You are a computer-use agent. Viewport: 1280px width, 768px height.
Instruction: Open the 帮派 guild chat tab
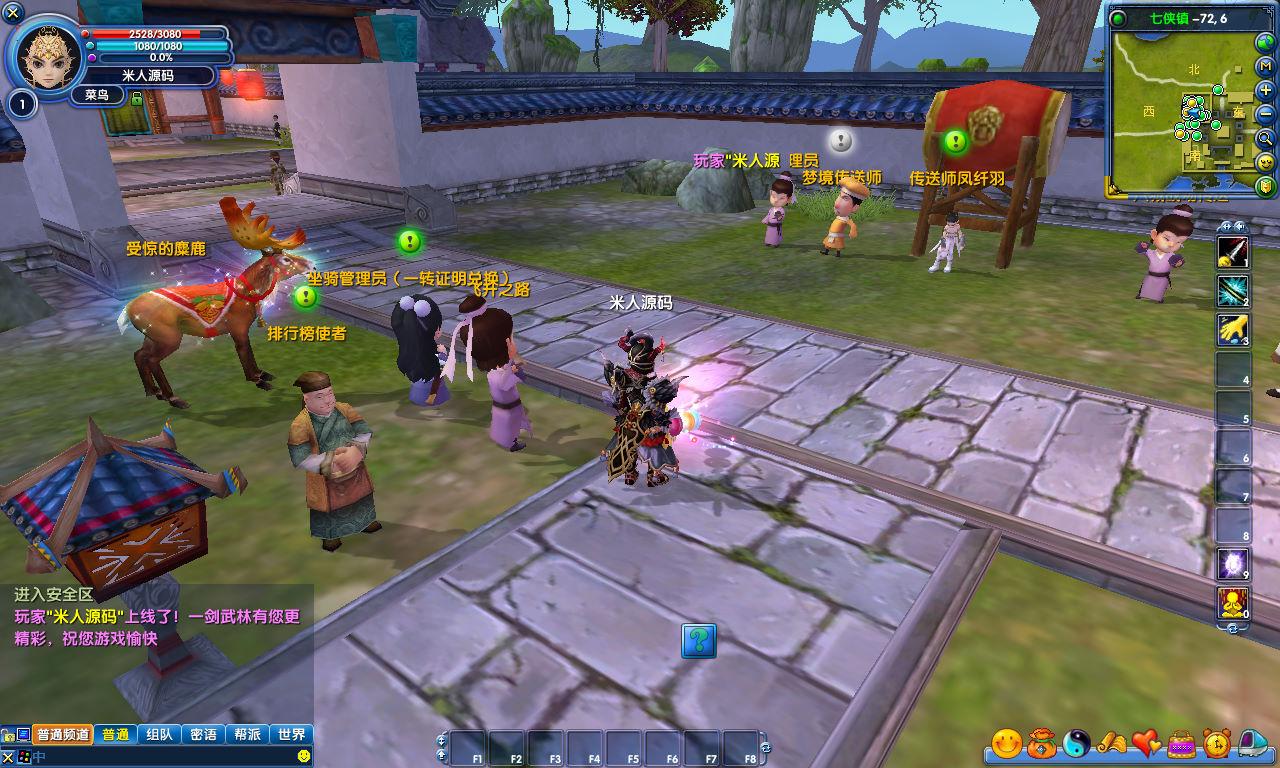(x=247, y=734)
